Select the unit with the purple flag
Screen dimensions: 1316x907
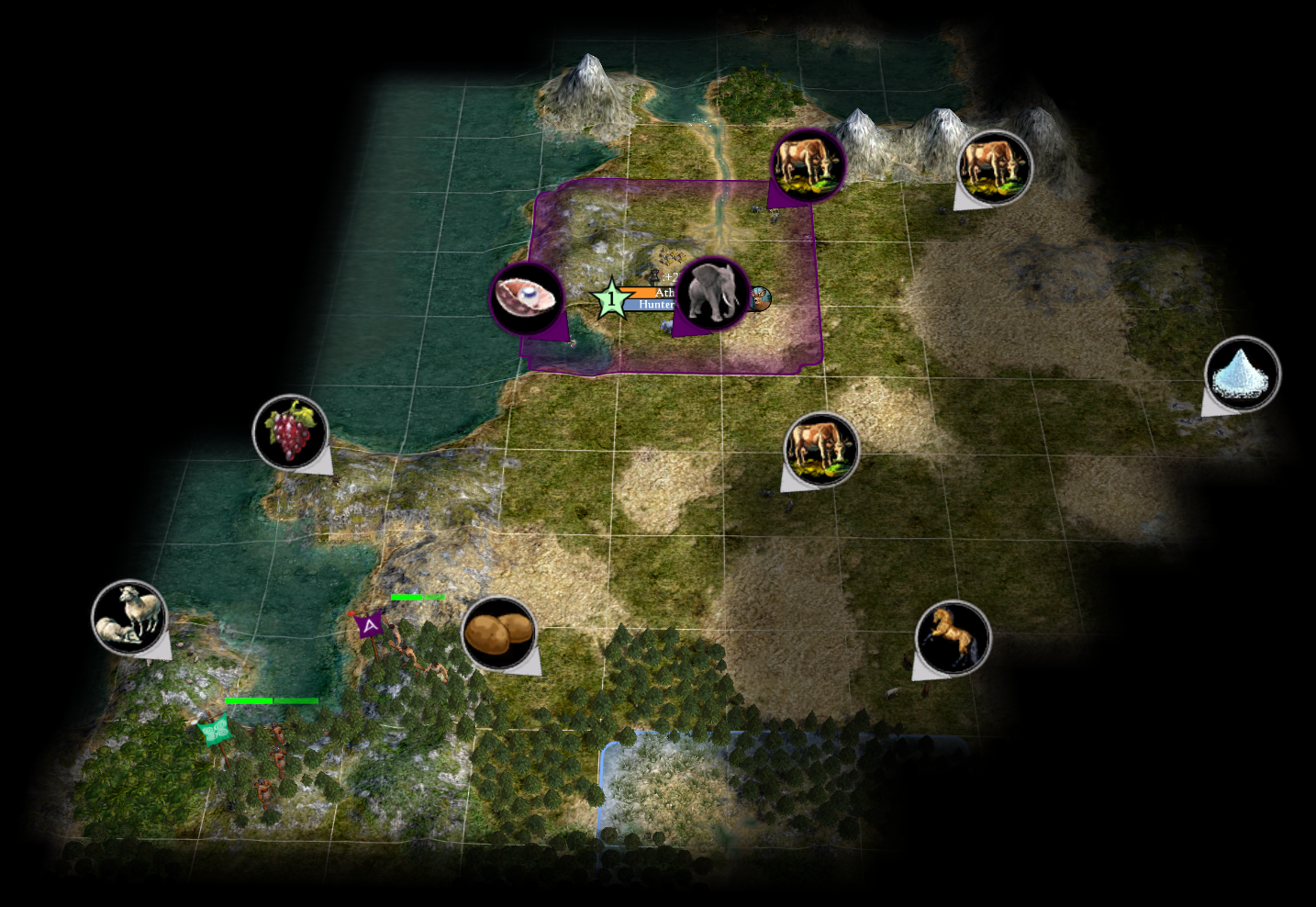click(370, 626)
